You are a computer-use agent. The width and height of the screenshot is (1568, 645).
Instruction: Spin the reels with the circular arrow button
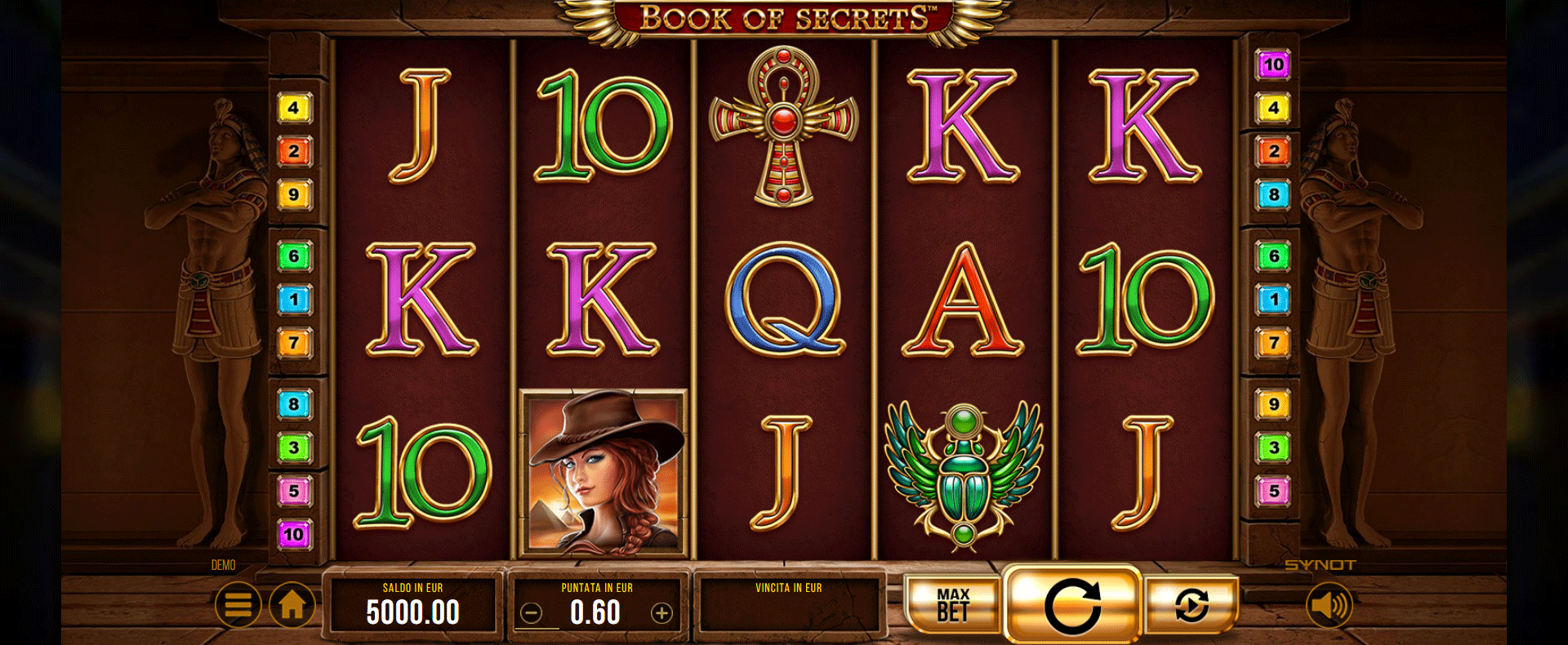coord(1071,606)
